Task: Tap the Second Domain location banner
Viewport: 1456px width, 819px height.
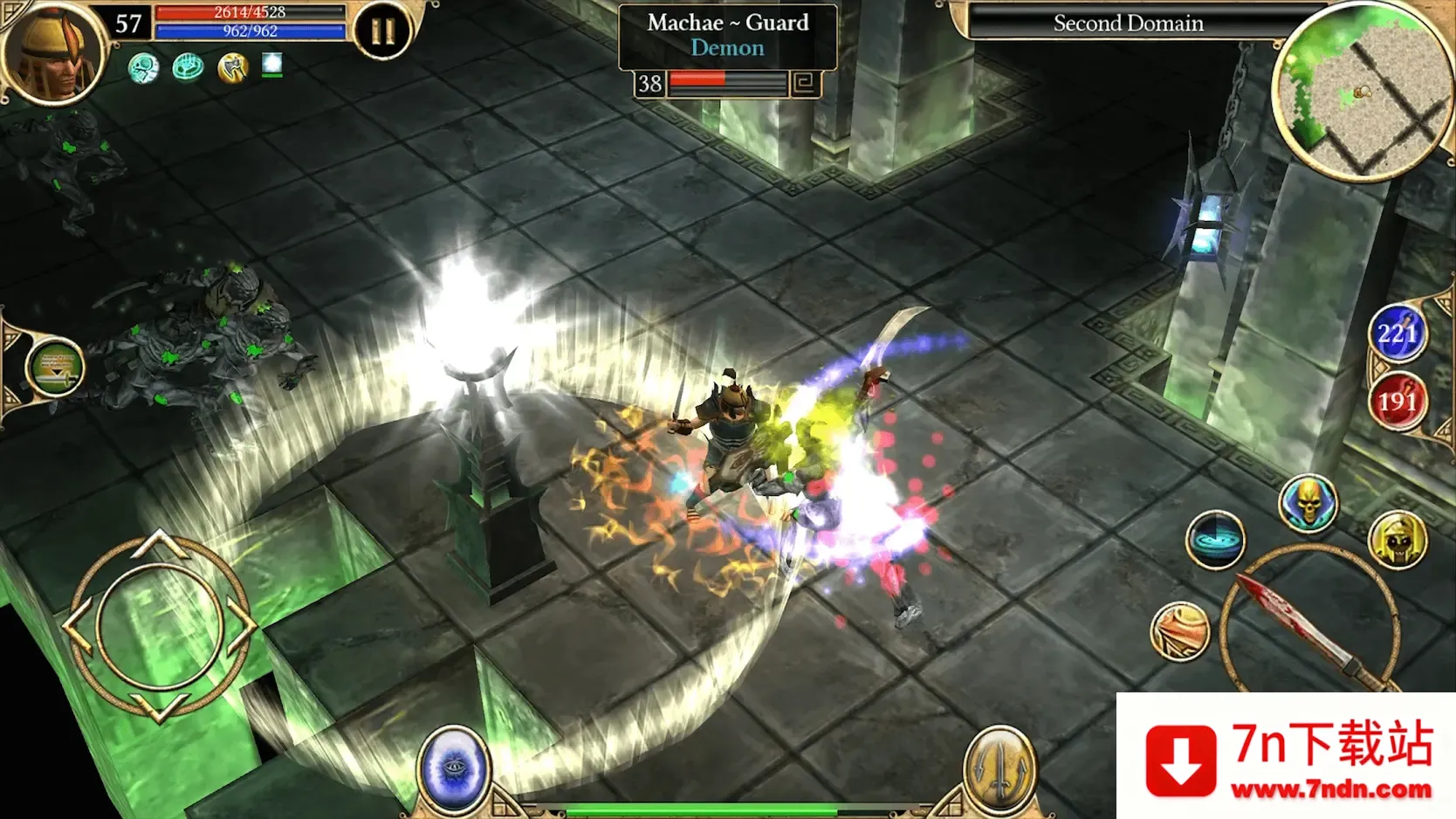Action: point(1128,24)
